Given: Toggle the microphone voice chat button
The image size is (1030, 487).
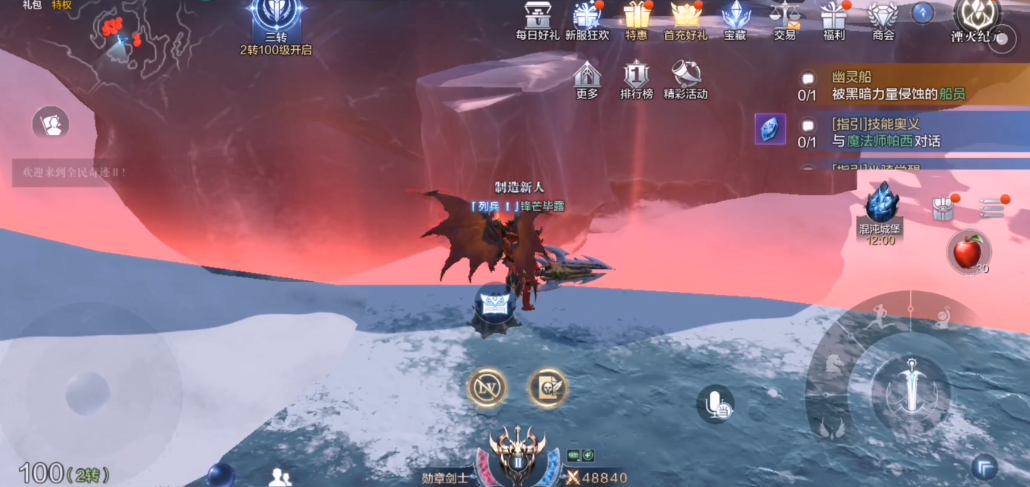Looking at the screenshot, I should [x=715, y=403].
